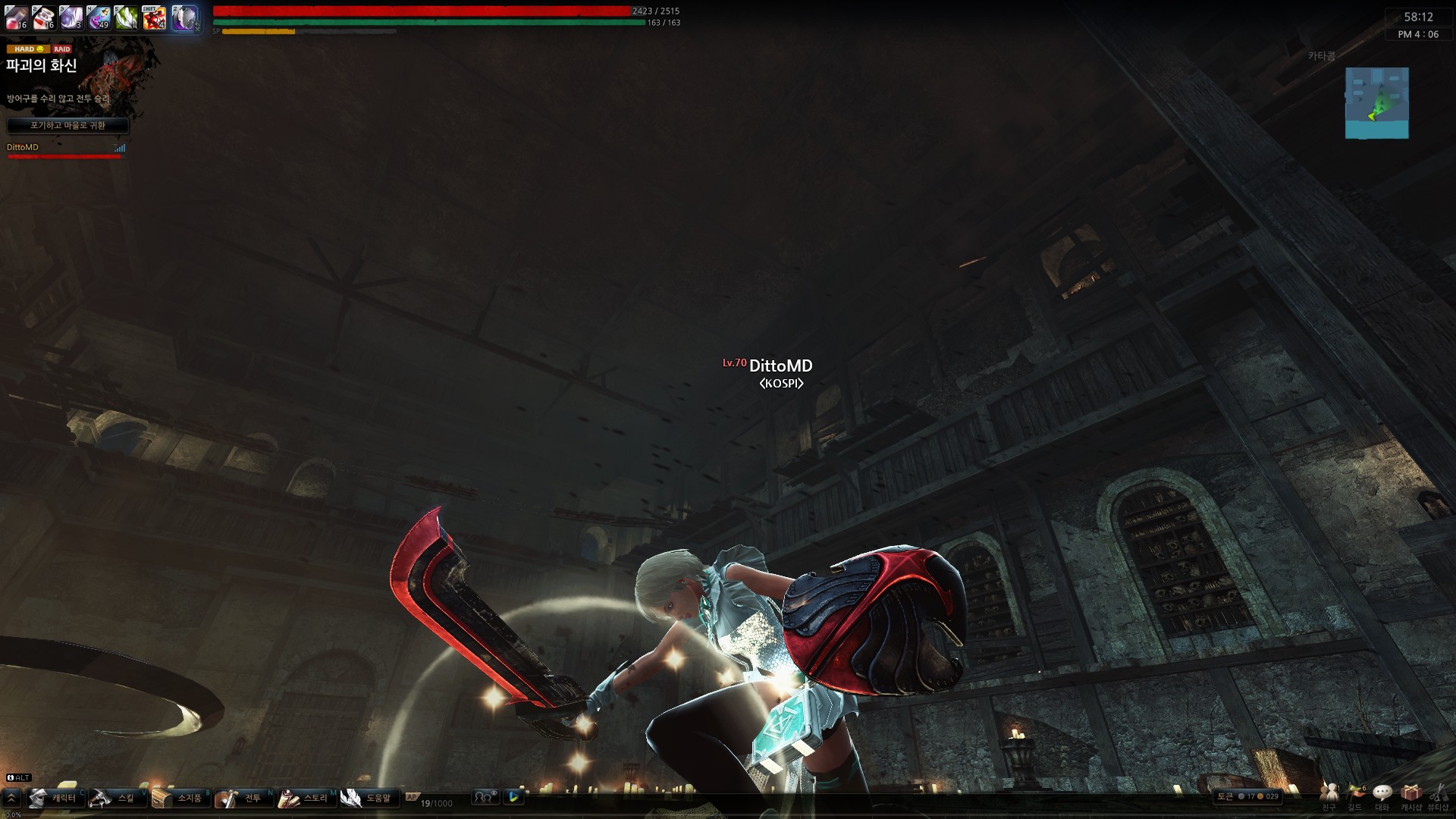Open the 친구 friends list
This screenshot has height=819, width=1456.
(1329, 795)
